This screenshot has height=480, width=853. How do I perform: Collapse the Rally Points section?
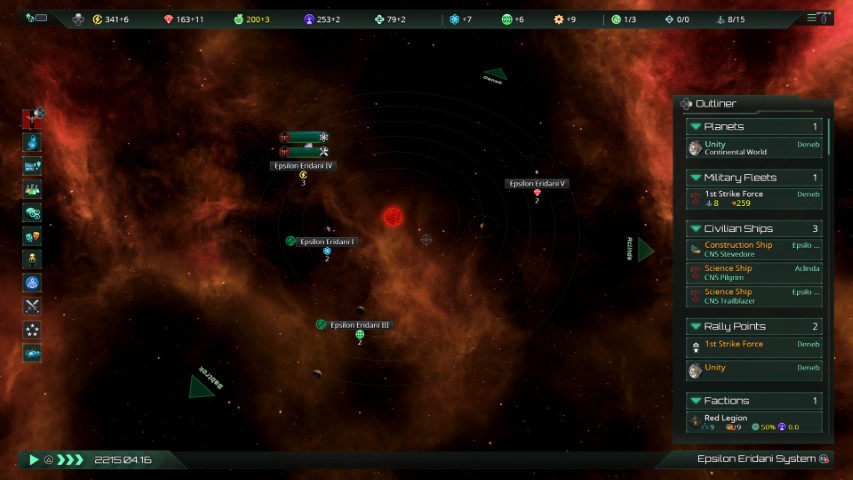tap(695, 327)
